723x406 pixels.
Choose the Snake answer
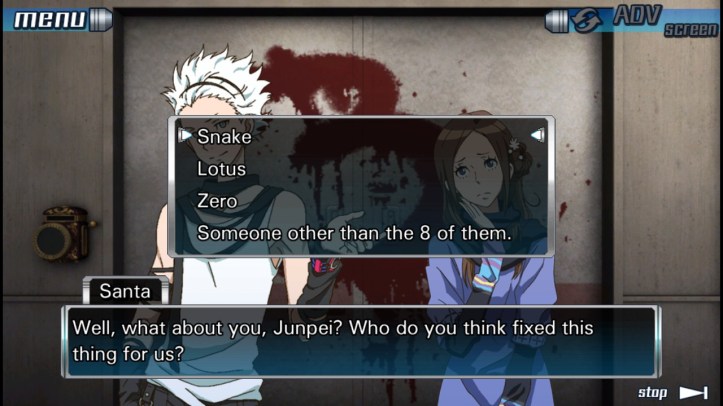pos(224,136)
